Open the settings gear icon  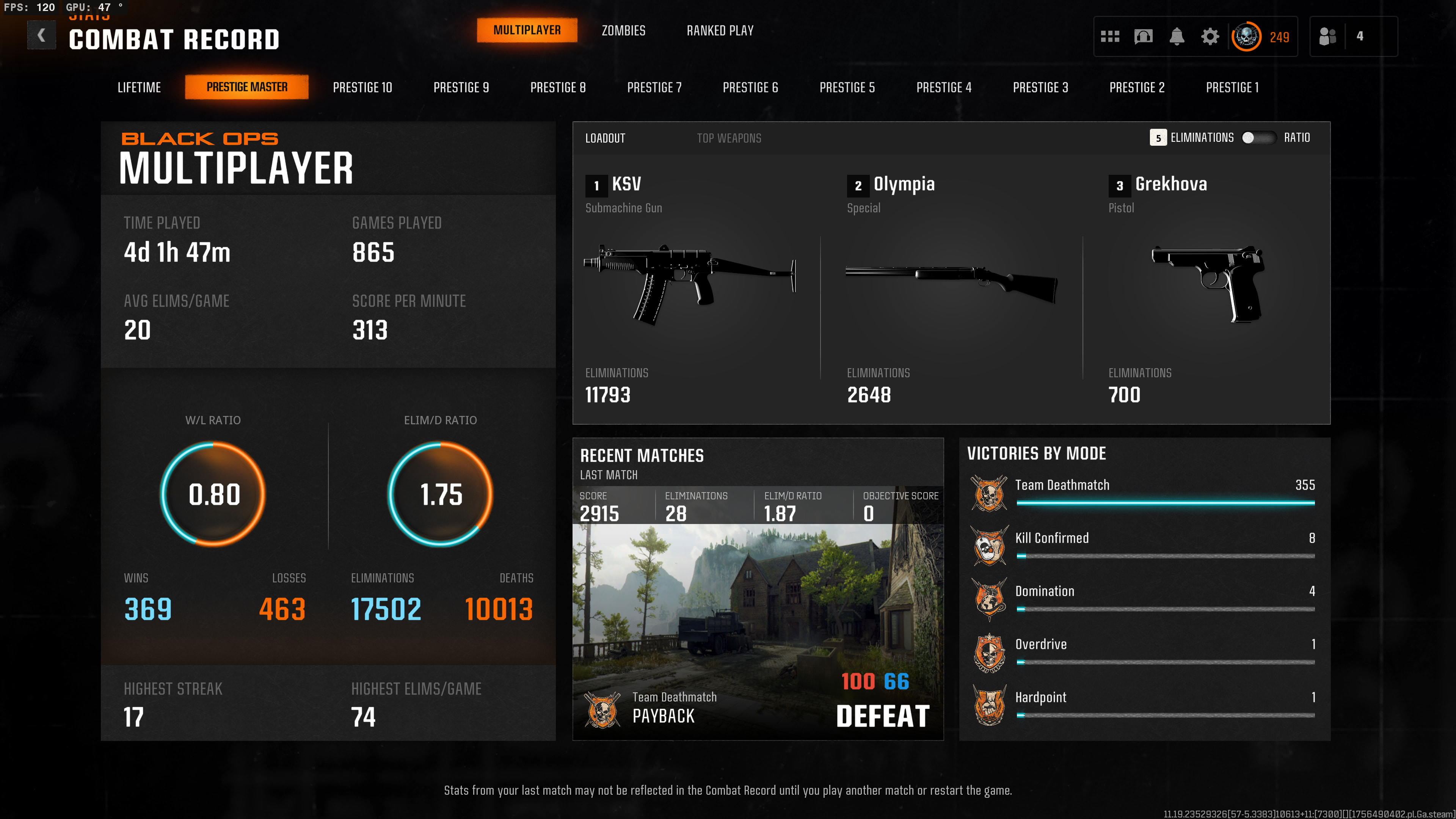pyautogui.click(x=1210, y=37)
